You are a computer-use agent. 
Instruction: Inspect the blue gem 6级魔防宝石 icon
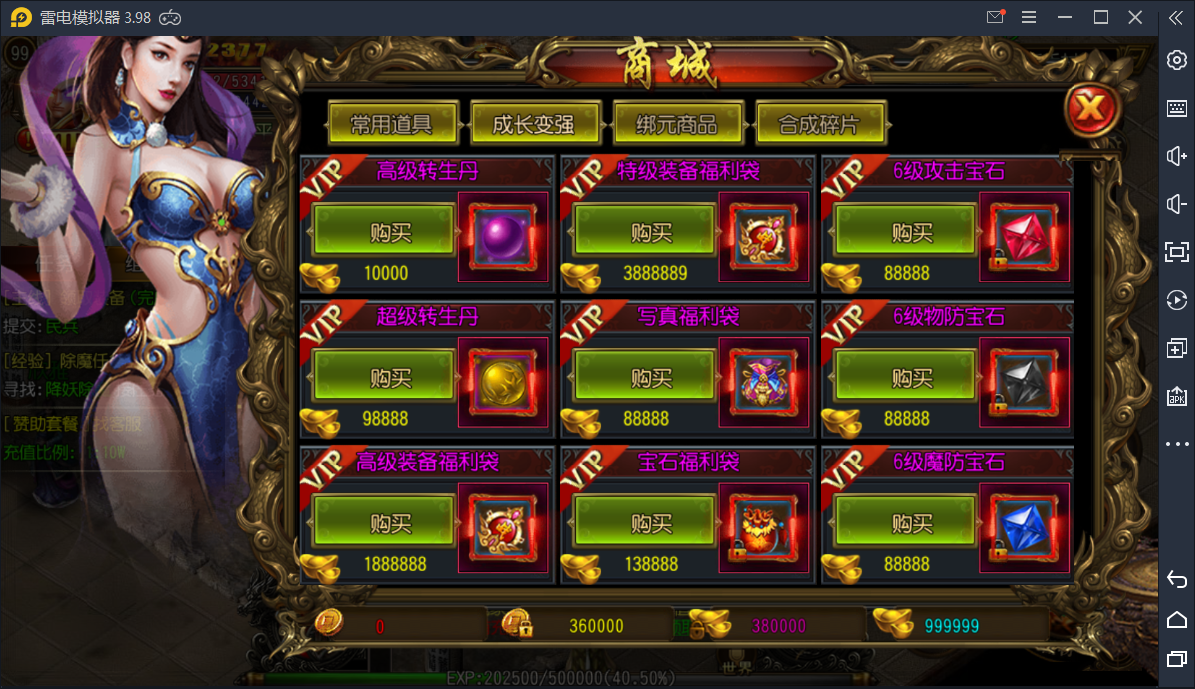tap(1023, 526)
